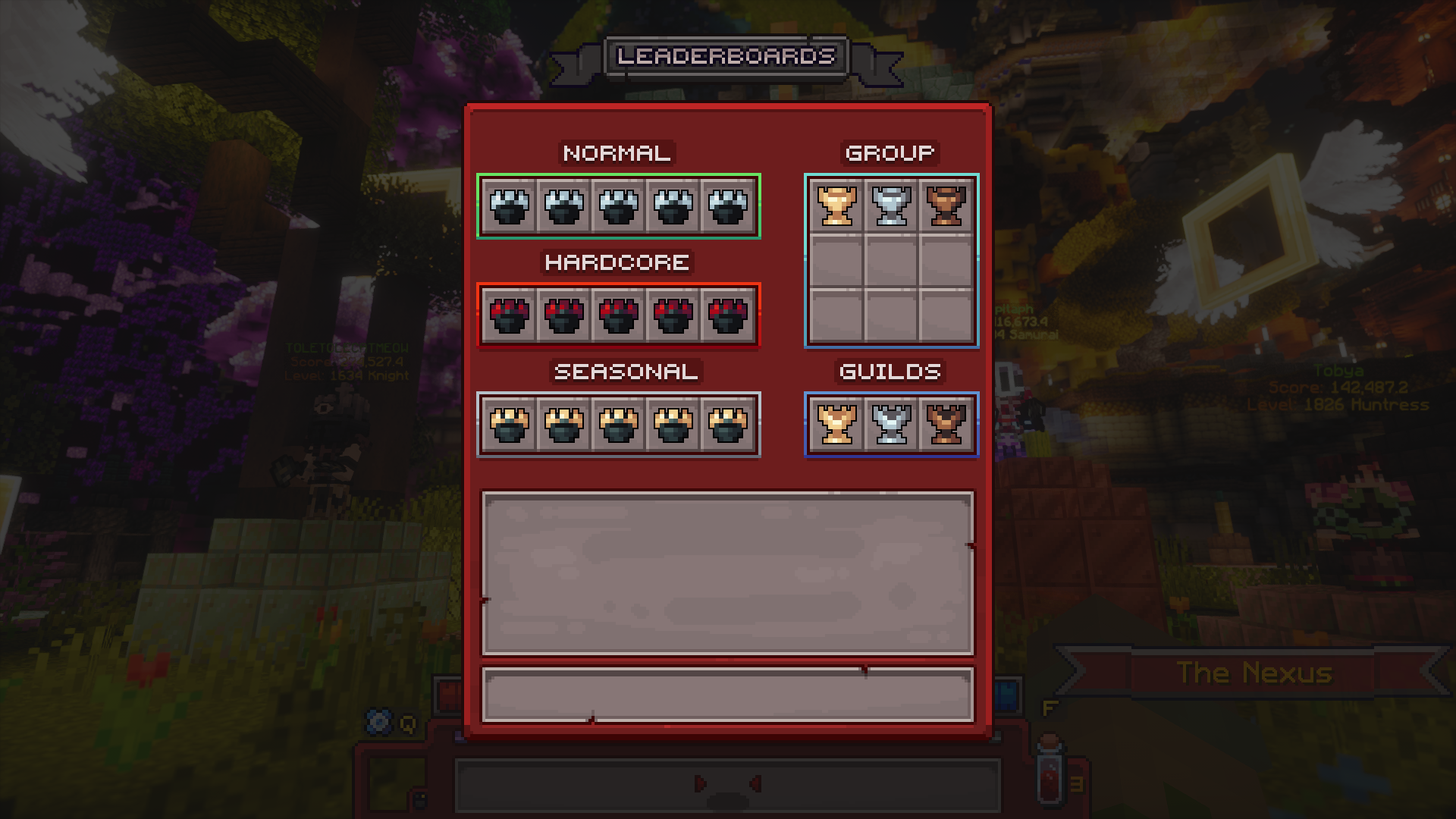1456x819 pixels.
Task: Select the gold trophy under Group
Action: (836, 206)
